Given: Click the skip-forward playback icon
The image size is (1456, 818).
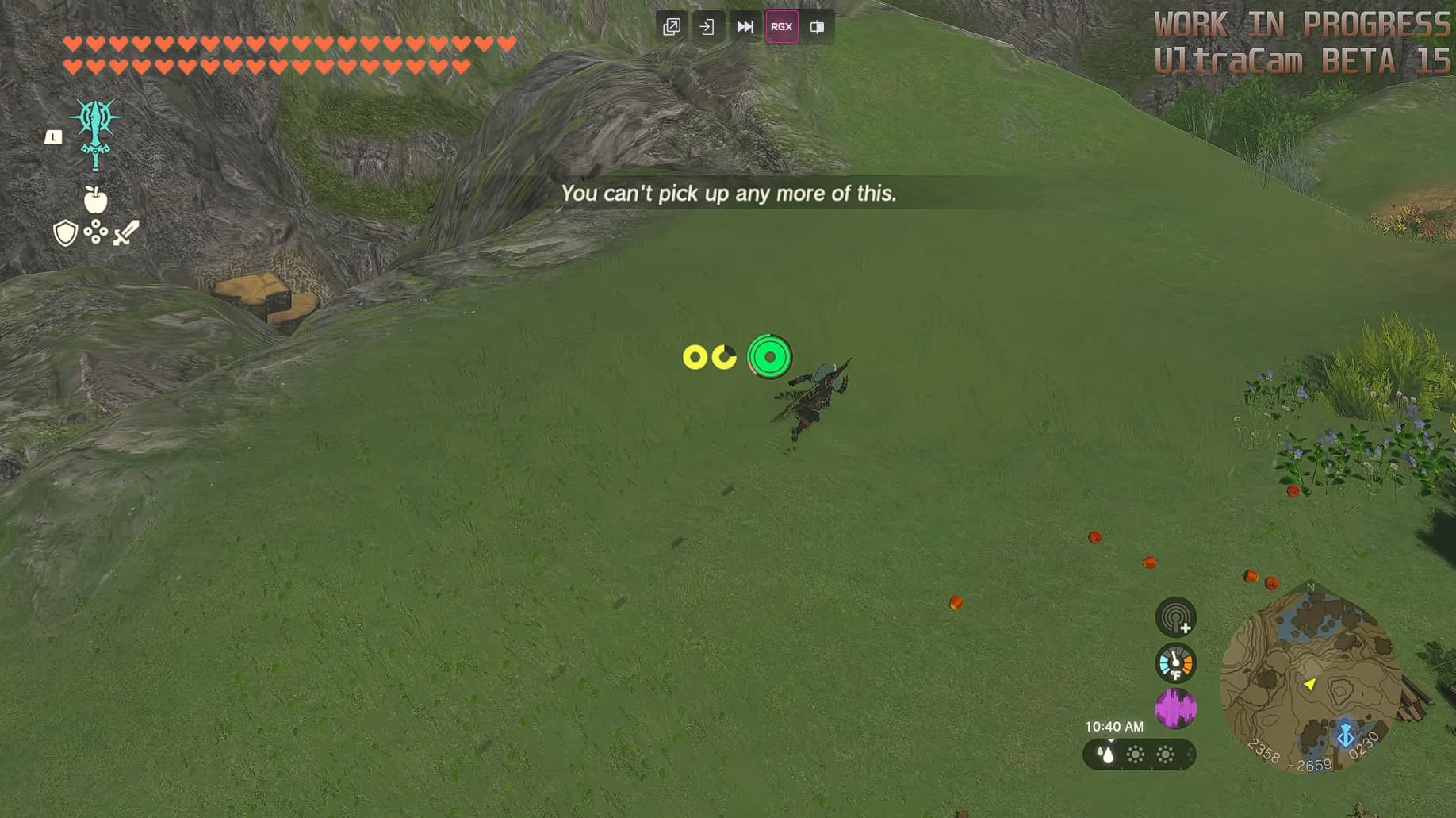Looking at the screenshot, I should point(745,26).
